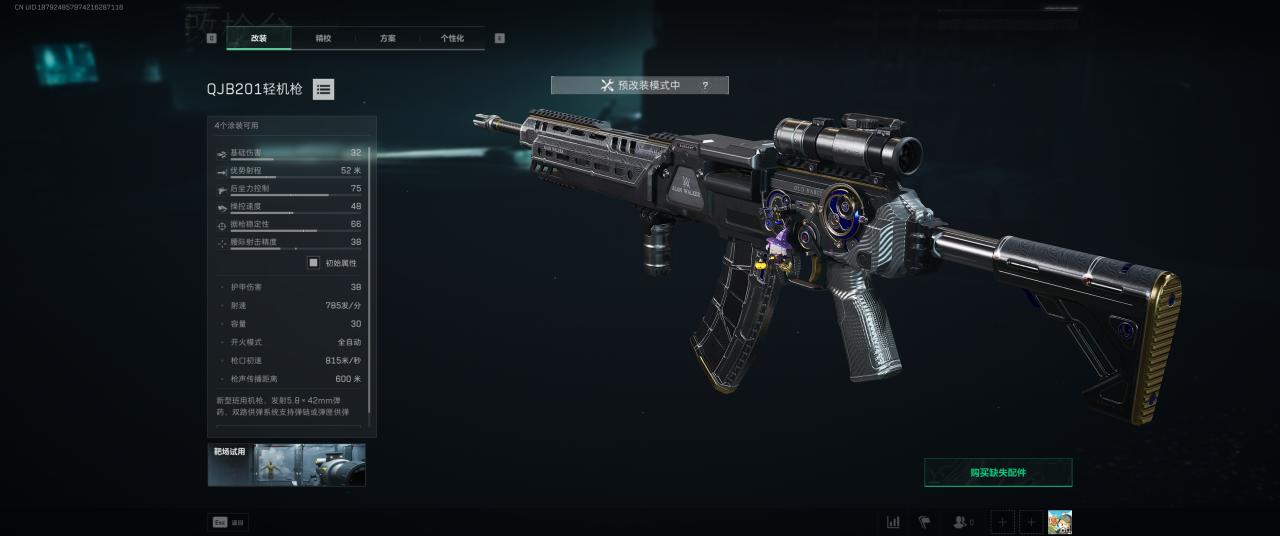The image size is (1280, 536).
Task: Go to the 个性化 tab
Action: pyautogui.click(x=452, y=38)
